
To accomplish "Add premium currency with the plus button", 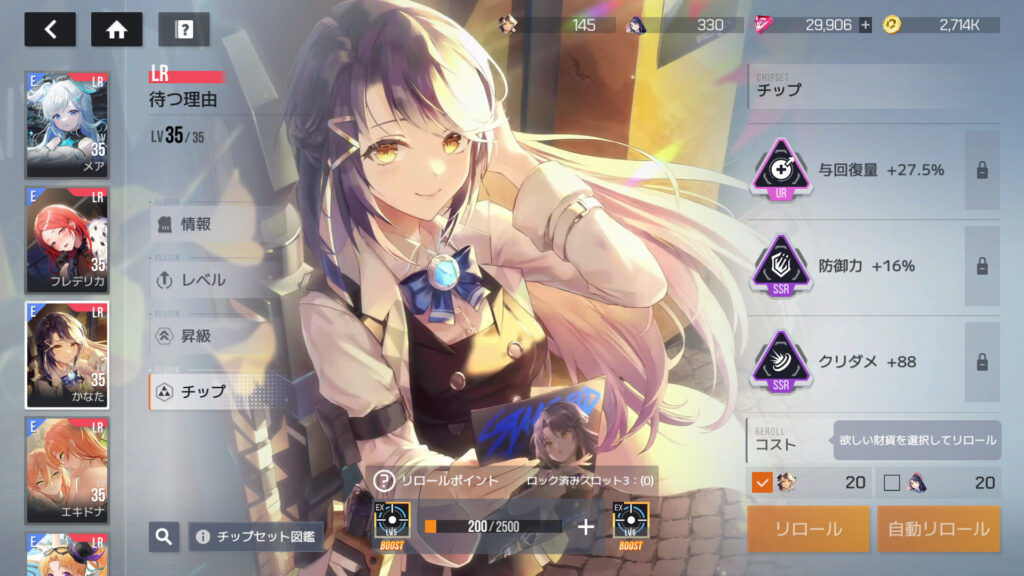I will click(x=865, y=25).
